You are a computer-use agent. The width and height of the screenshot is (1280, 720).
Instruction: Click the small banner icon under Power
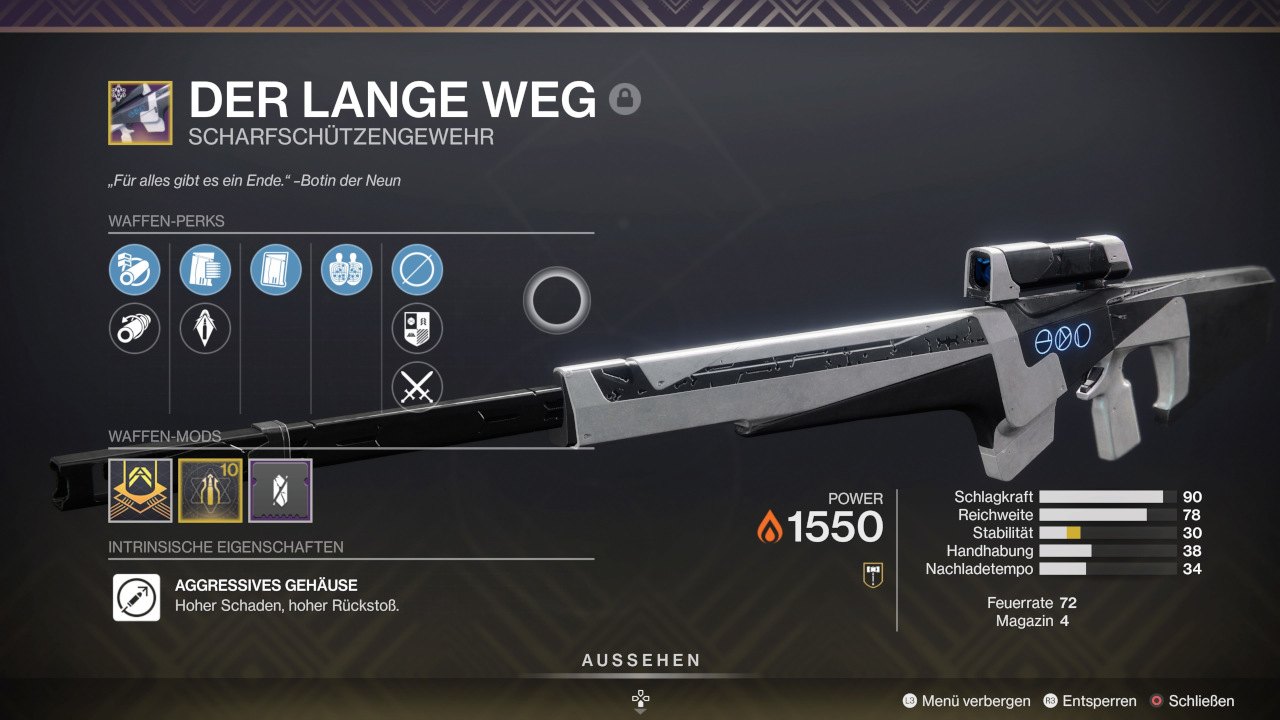click(873, 574)
